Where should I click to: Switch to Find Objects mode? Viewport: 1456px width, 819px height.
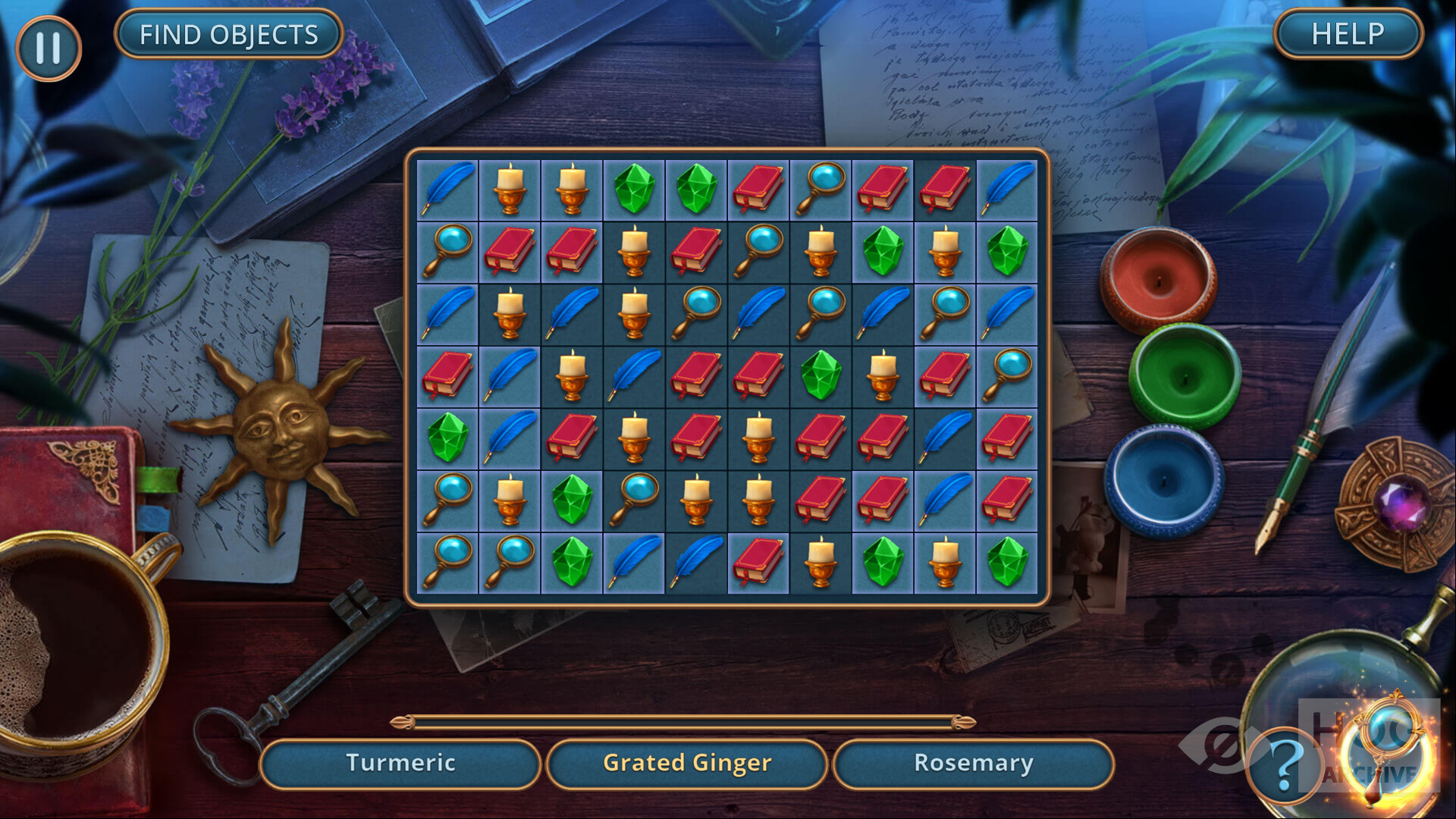pos(228,34)
